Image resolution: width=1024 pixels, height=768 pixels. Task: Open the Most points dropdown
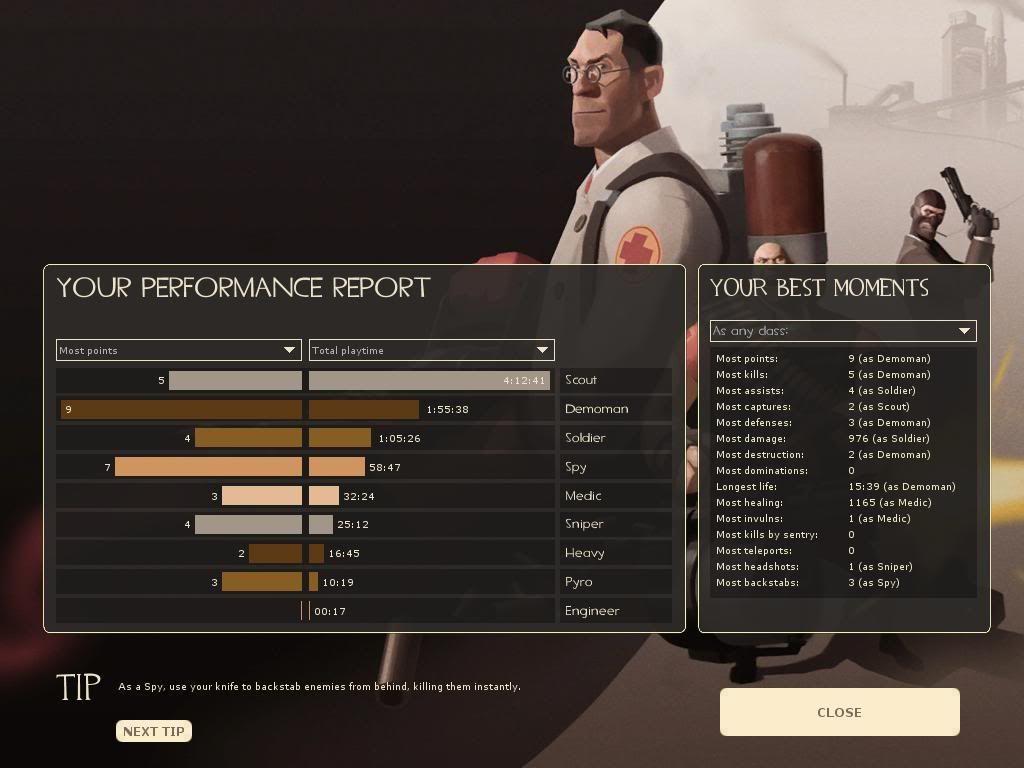click(x=178, y=350)
